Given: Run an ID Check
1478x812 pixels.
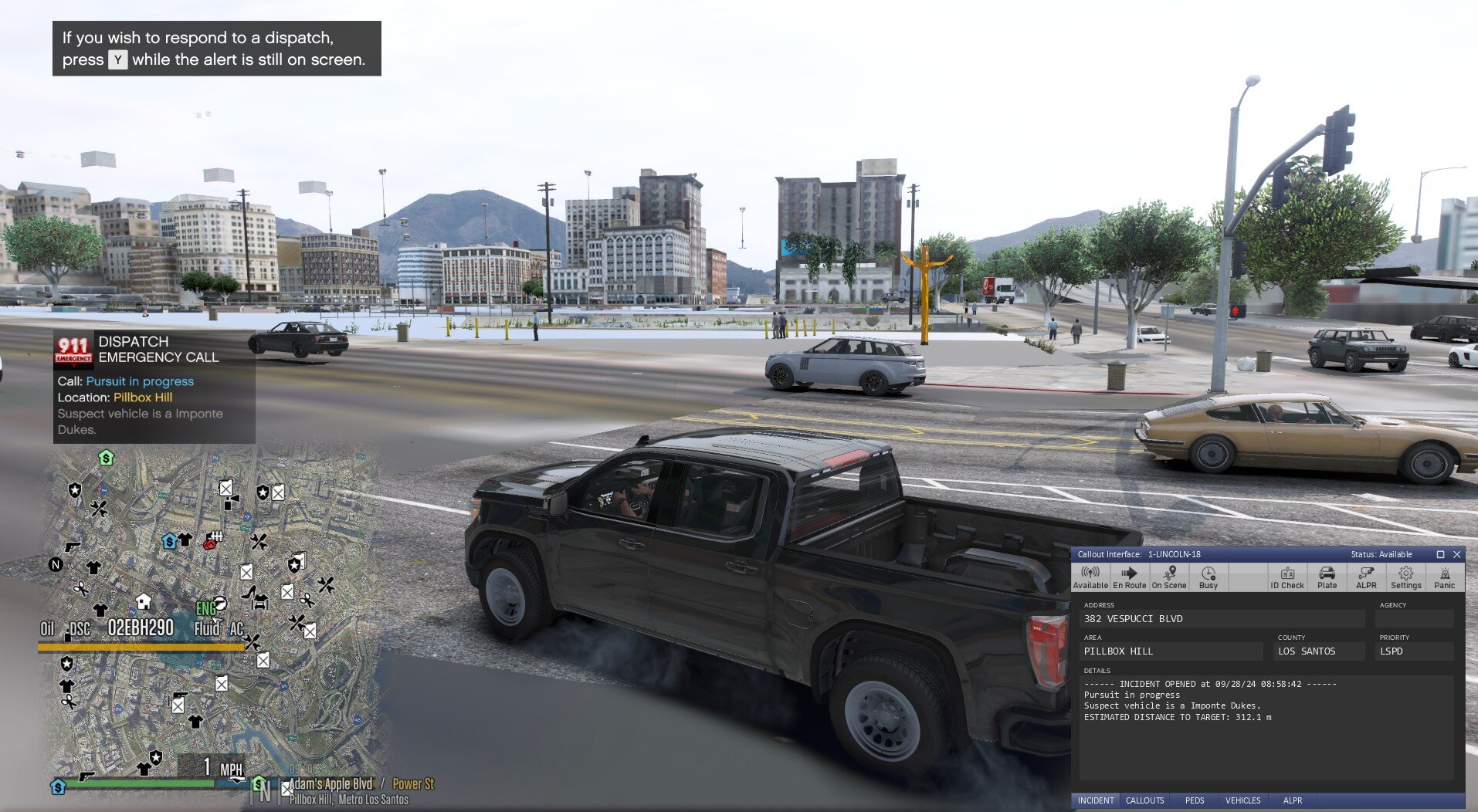Looking at the screenshot, I should pos(1287,577).
